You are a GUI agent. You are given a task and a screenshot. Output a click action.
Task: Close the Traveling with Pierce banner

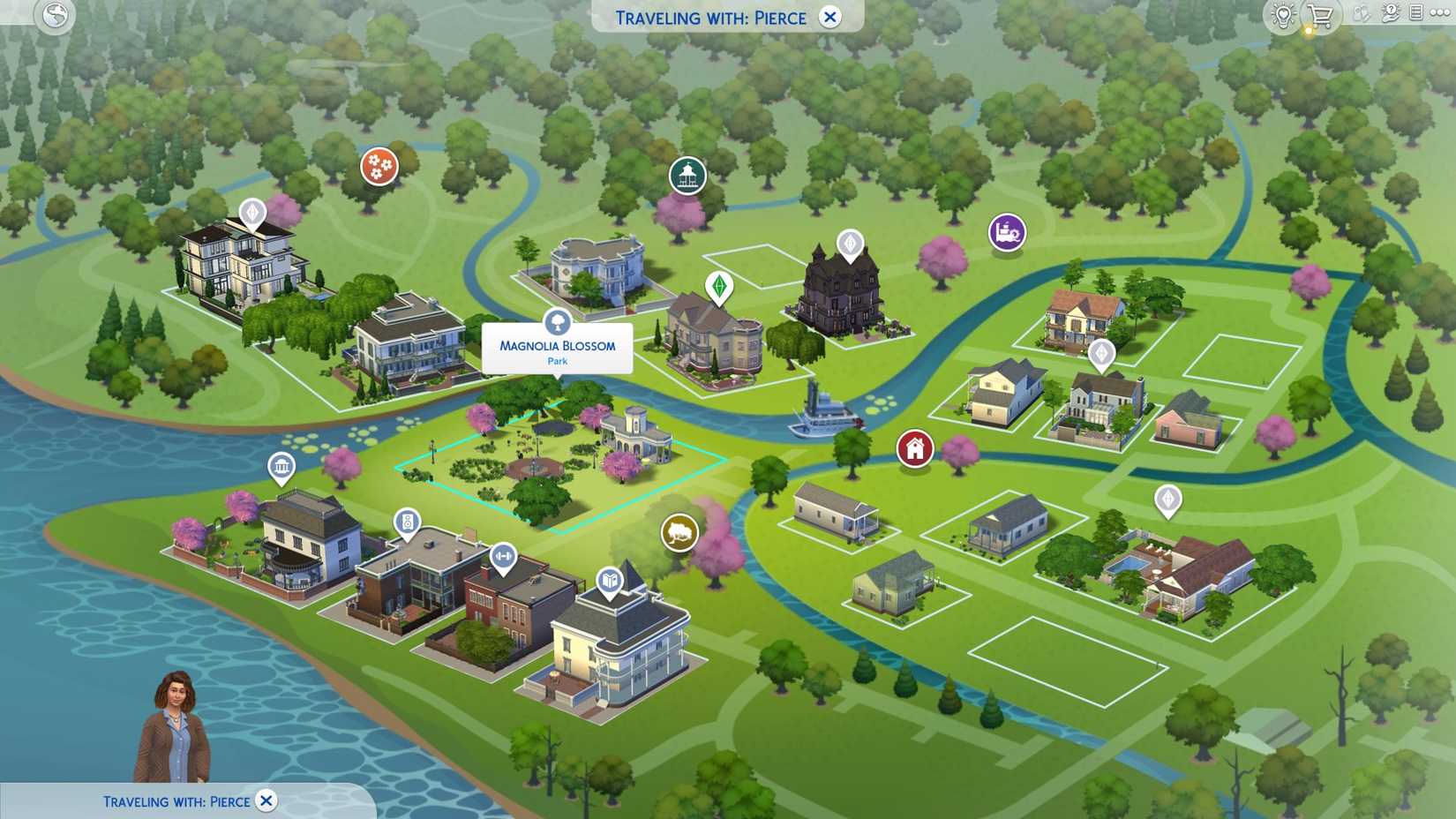tap(828, 18)
